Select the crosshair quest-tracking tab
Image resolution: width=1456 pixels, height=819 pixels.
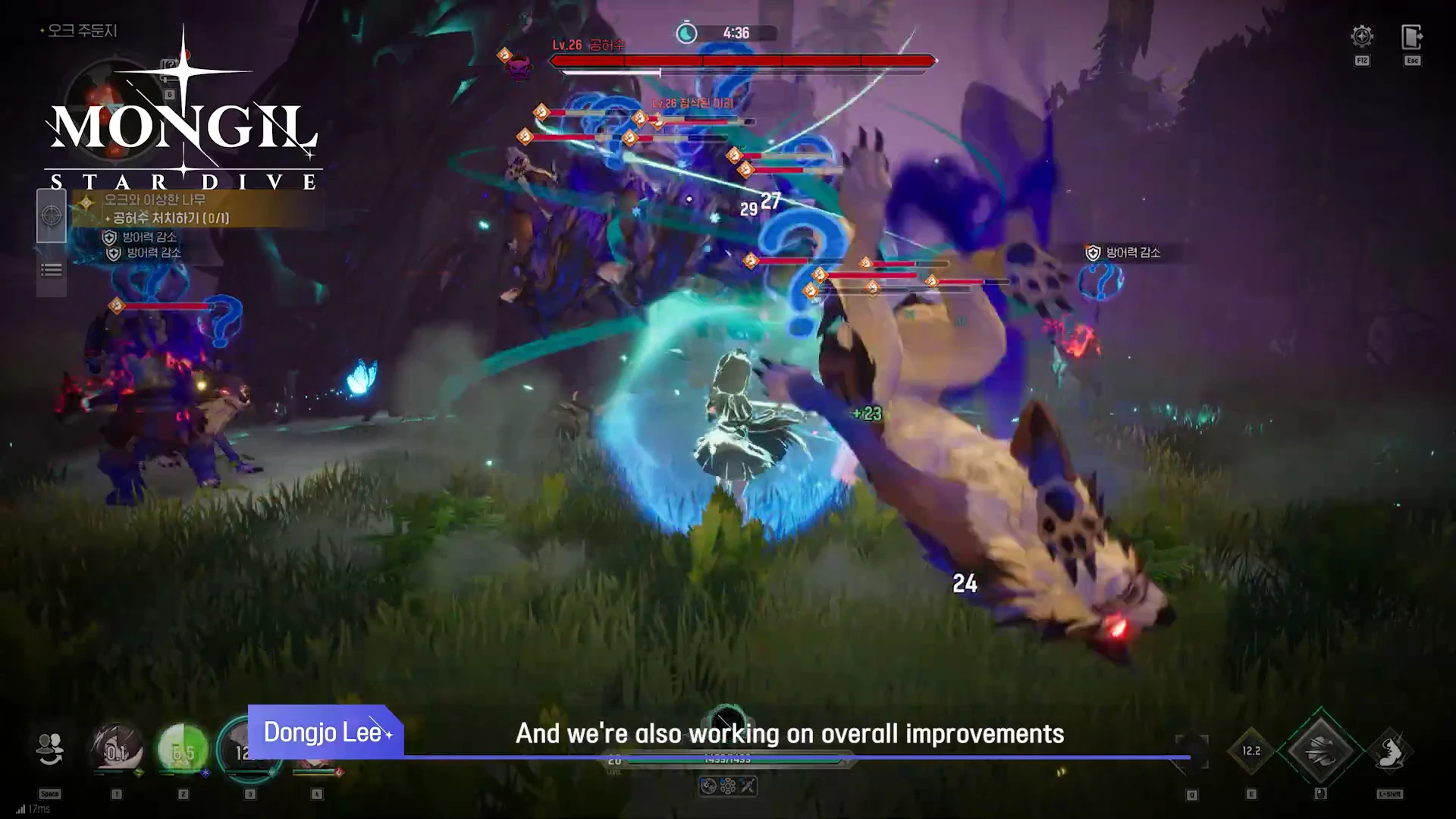pyautogui.click(x=52, y=216)
